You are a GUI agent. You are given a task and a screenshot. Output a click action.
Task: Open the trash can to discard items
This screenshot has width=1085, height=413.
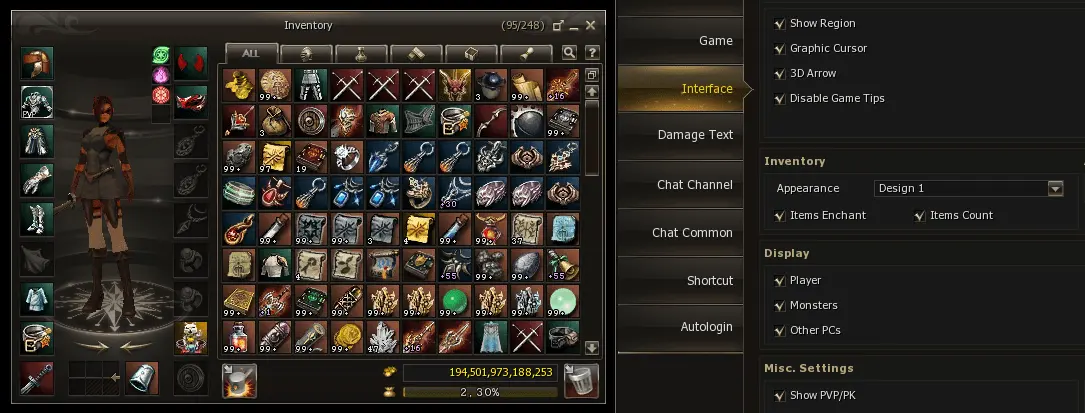[x=581, y=380]
